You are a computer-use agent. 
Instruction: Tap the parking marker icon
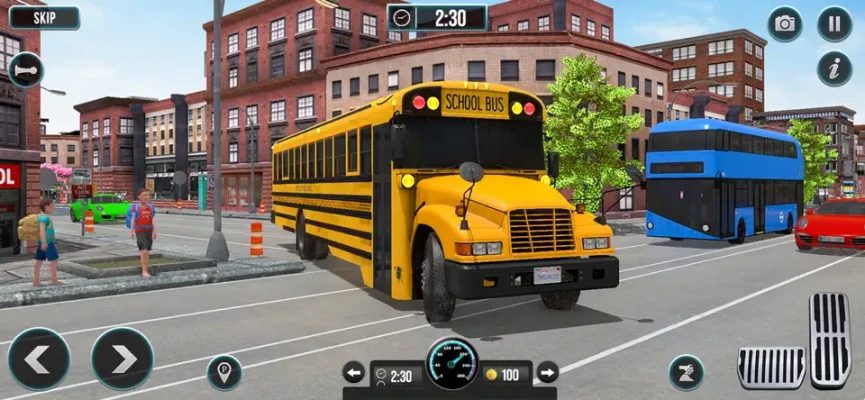224,372
